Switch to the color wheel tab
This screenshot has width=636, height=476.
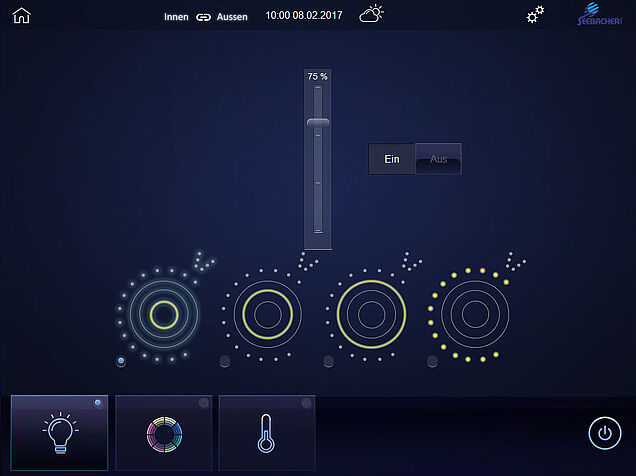click(163, 432)
